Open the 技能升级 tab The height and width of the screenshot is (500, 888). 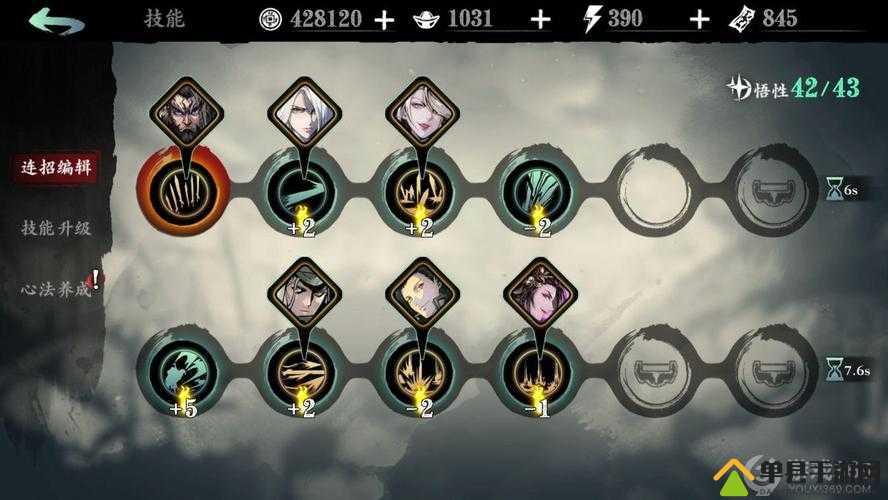(x=57, y=228)
